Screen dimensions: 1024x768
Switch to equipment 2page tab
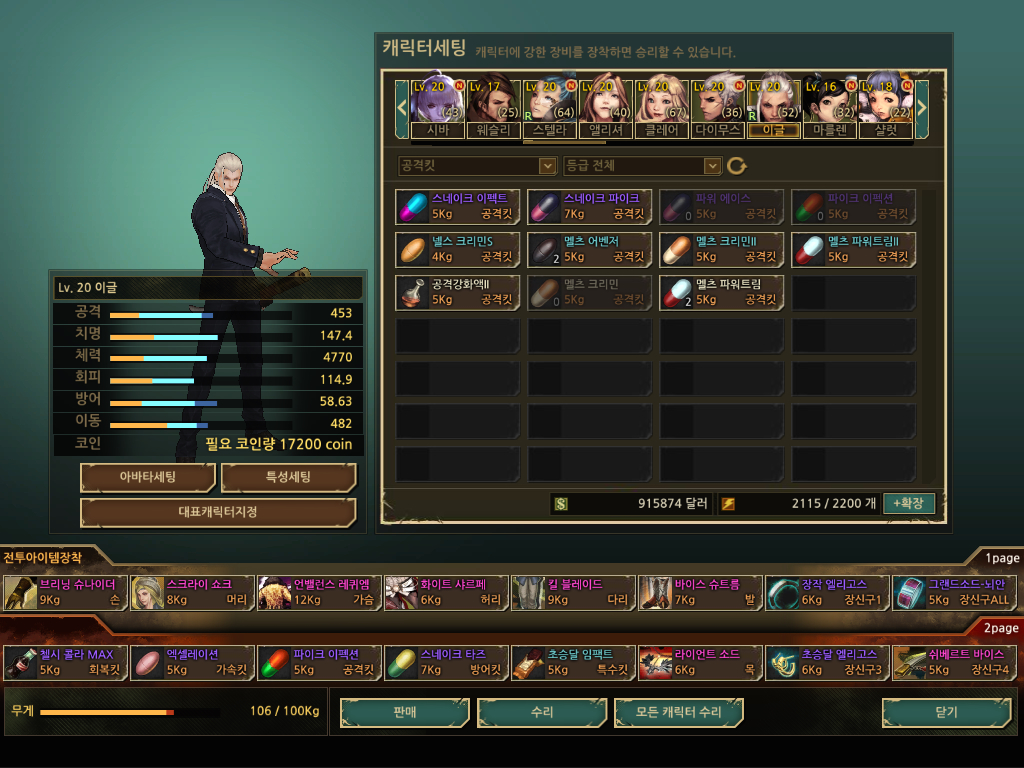(x=1001, y=628)
